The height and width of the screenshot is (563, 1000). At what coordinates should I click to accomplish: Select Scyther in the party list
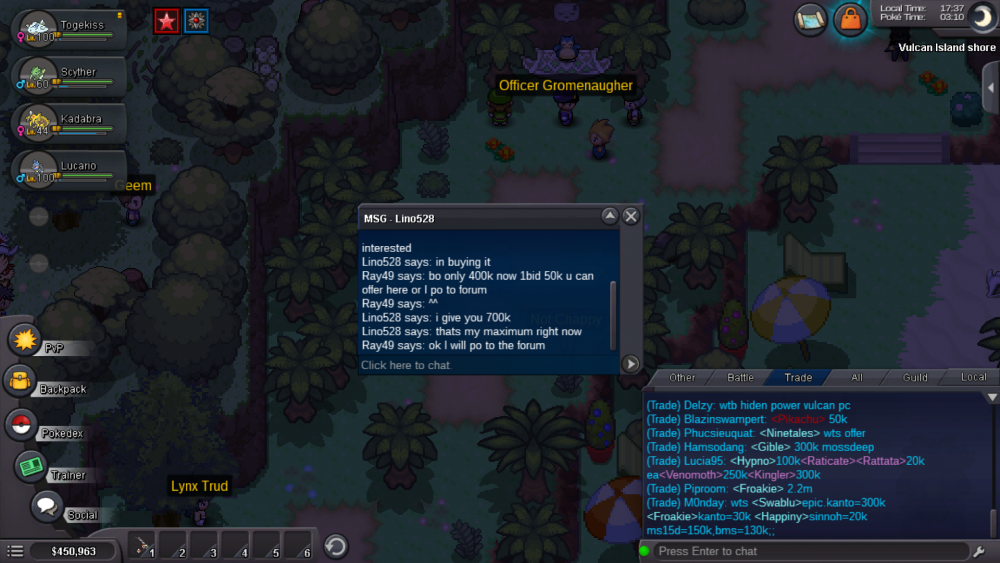point(68,76)
